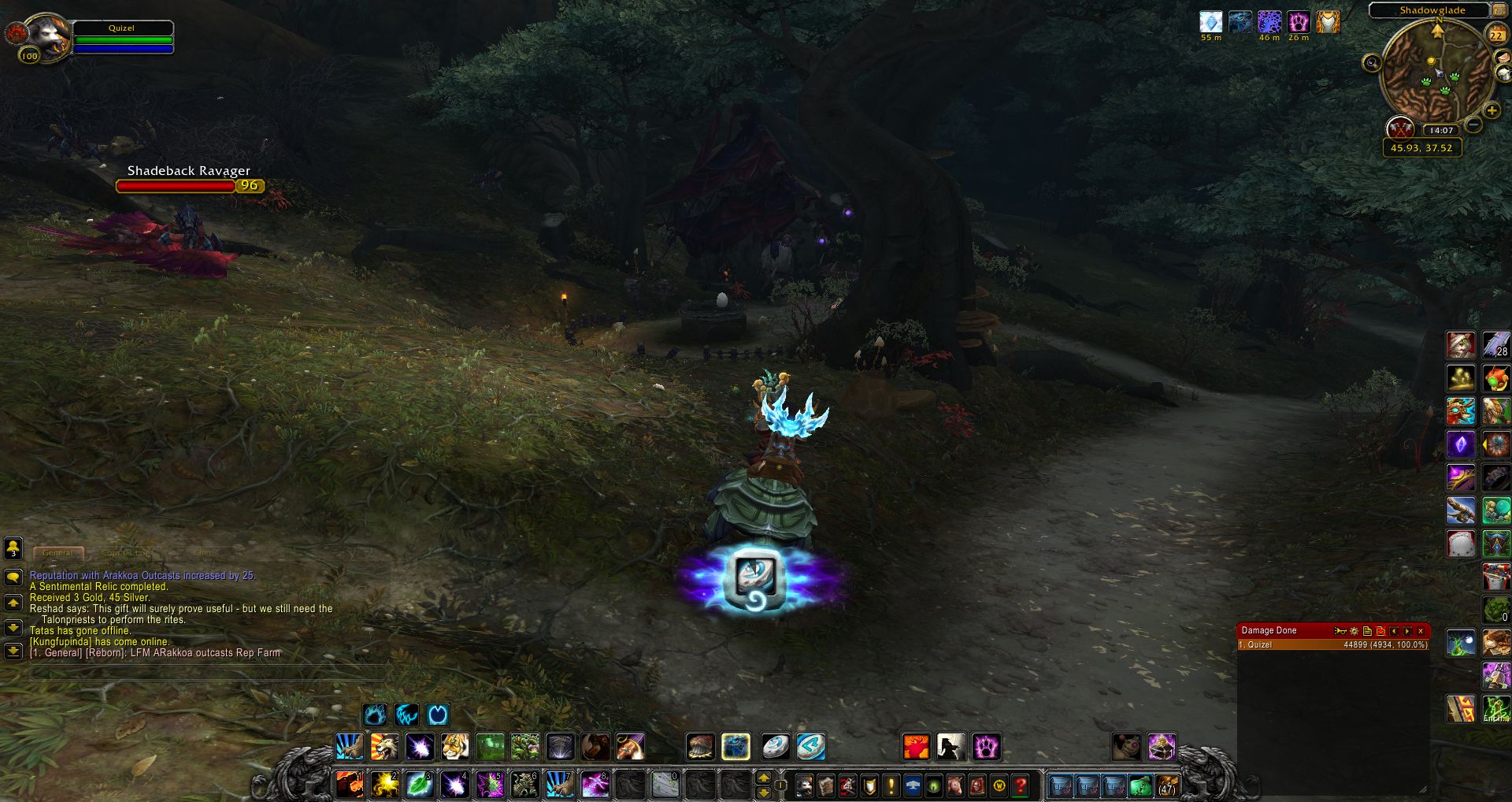Click the minimap tracking magnifier button
Screen dimensions: 1512x802
[x=1372, y=63]
